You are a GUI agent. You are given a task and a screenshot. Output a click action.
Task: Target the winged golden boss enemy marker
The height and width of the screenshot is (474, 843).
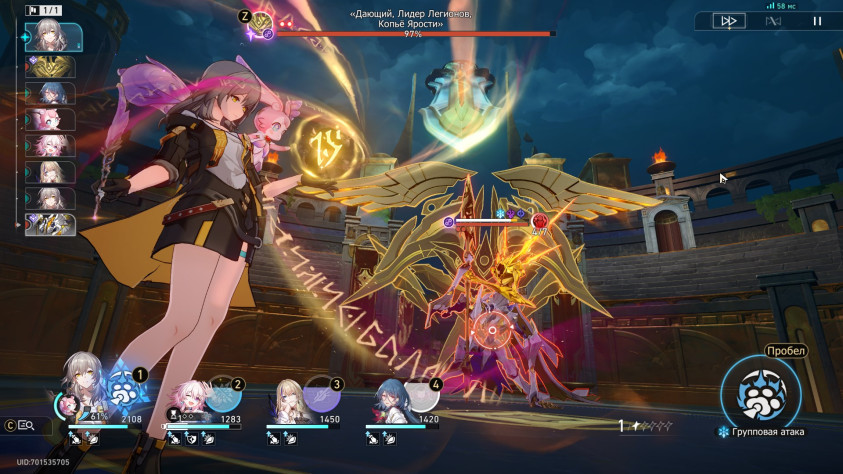tap(490, 330)
